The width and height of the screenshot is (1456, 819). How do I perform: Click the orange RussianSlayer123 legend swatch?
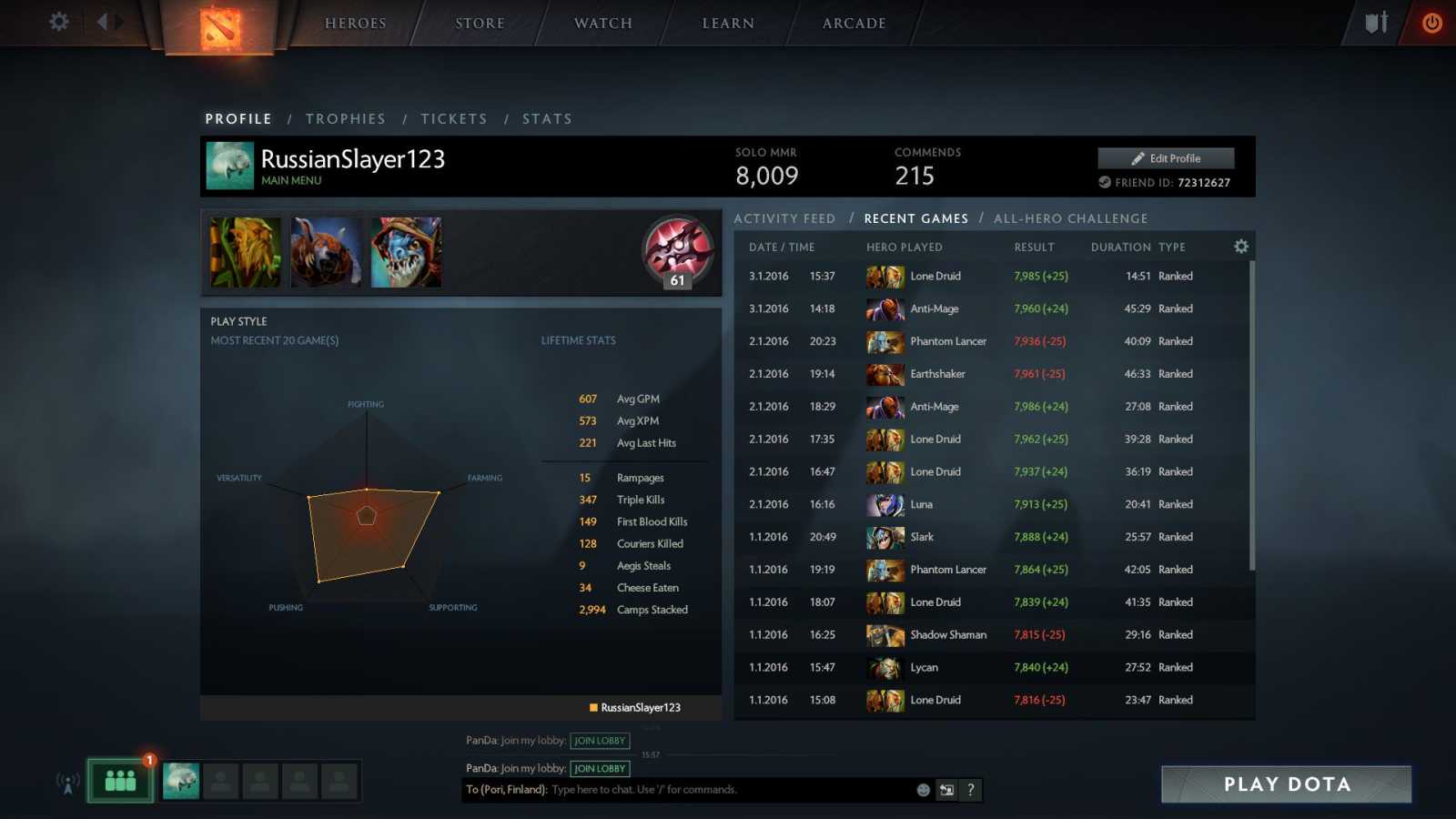[x=592, y=707]
